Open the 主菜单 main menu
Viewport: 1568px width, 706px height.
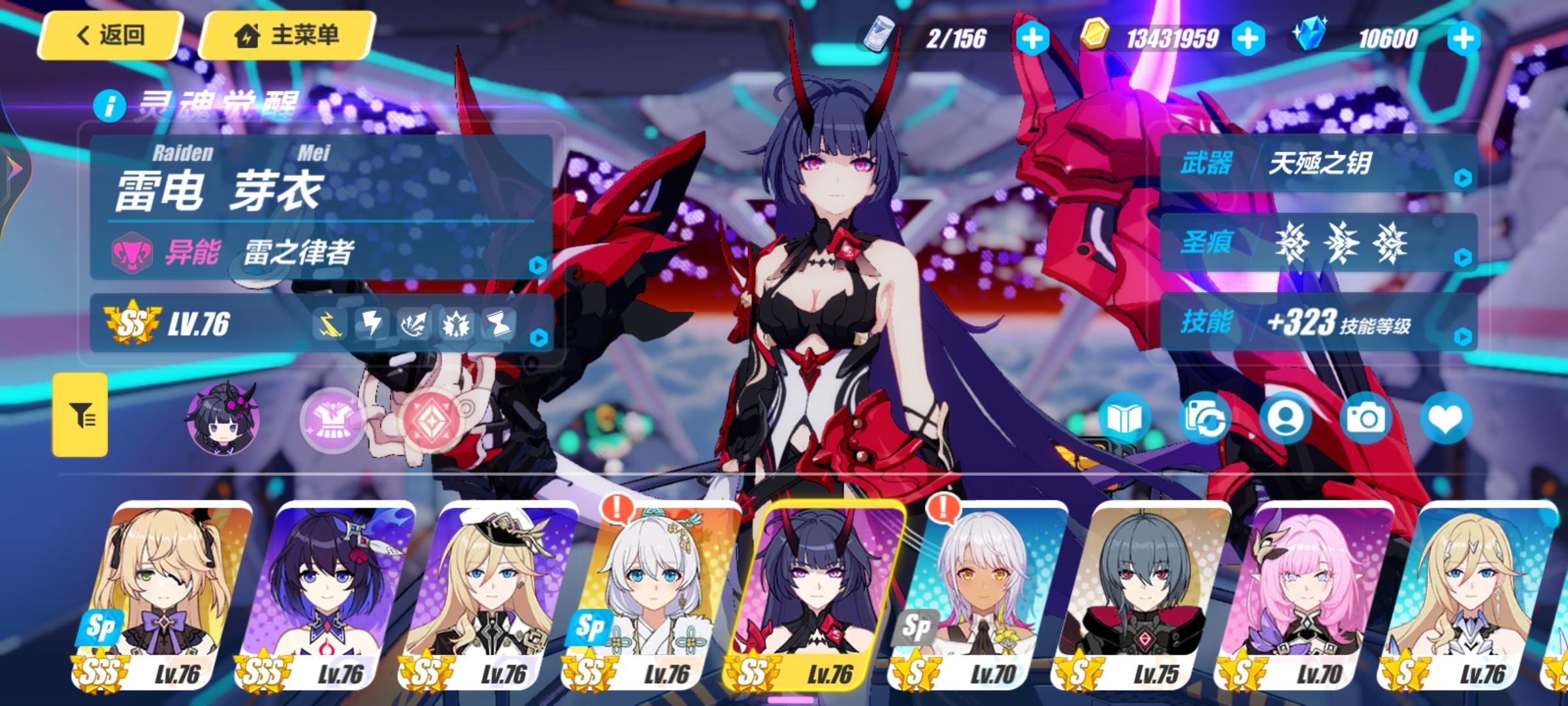tap(287, 35)
